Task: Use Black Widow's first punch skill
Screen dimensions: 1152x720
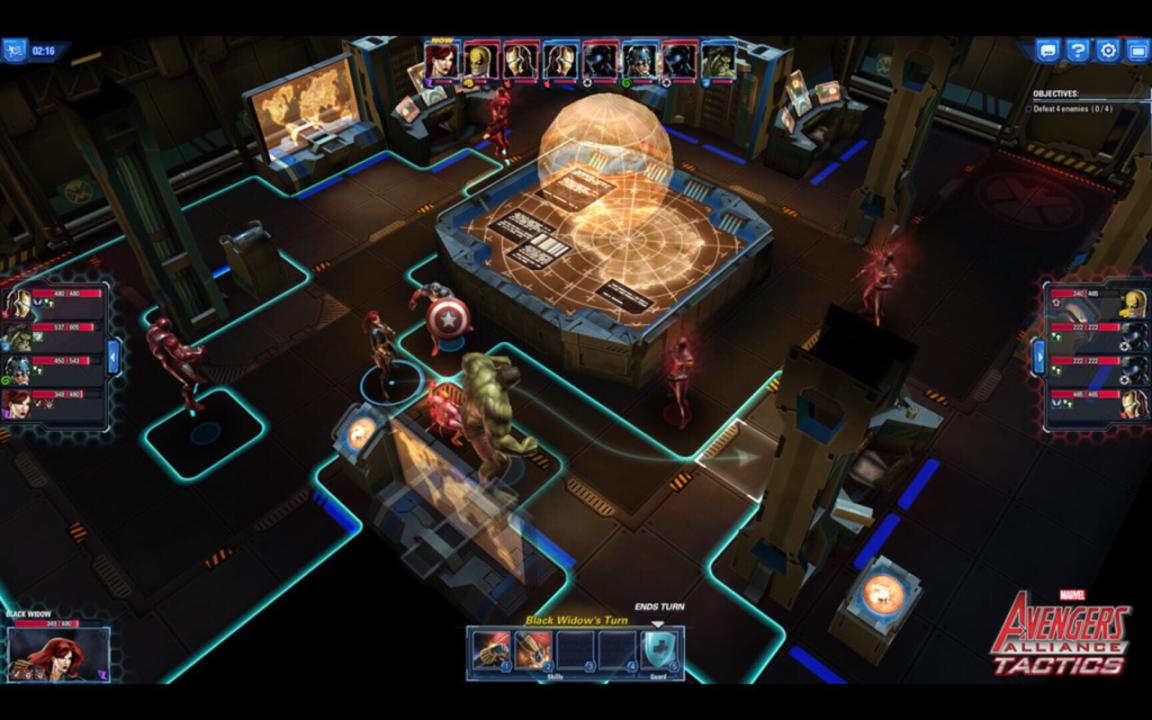Action: 491,650
